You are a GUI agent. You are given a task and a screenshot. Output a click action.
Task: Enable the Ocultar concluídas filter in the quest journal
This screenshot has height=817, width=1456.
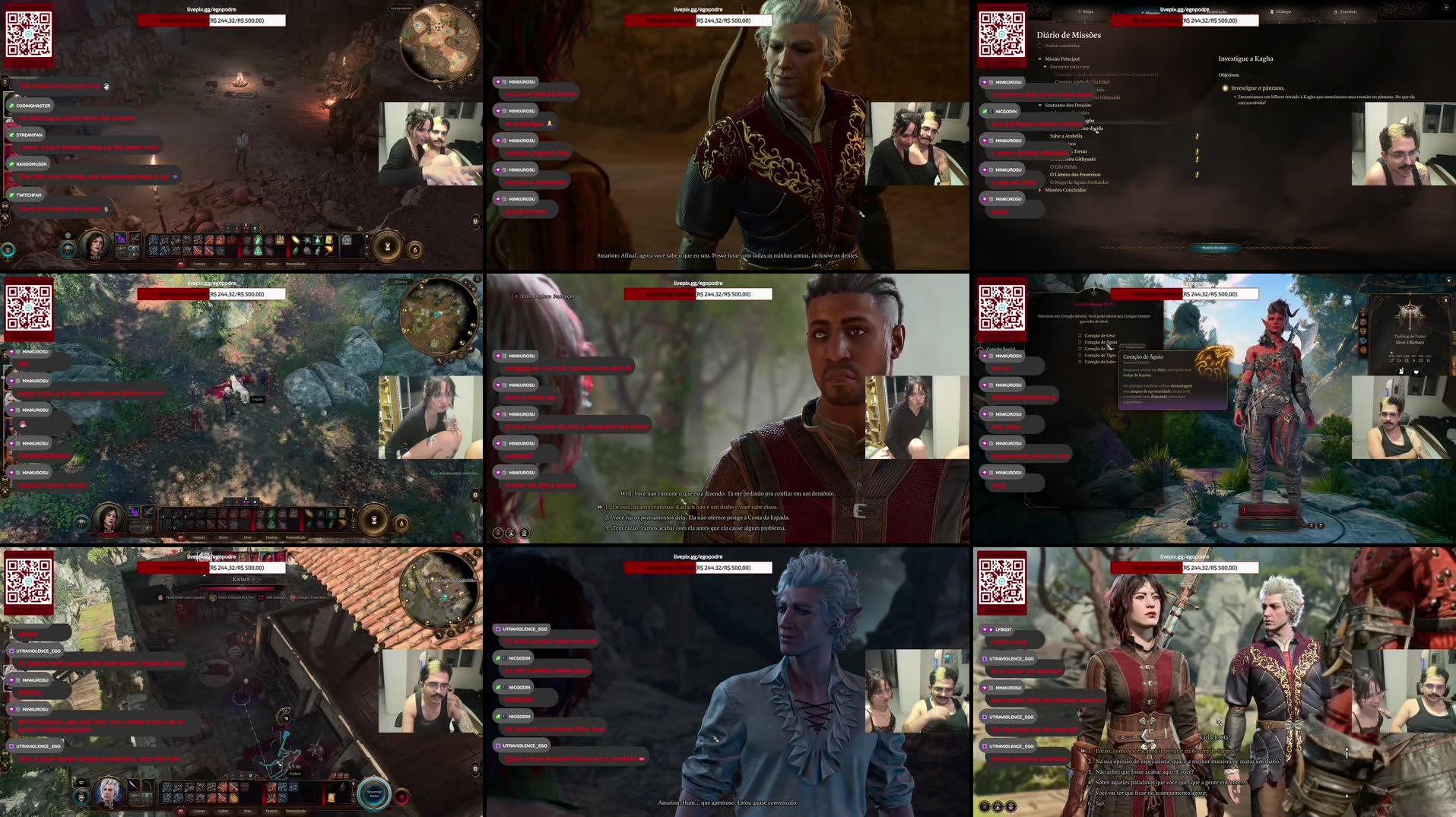tap(1039, 46)
